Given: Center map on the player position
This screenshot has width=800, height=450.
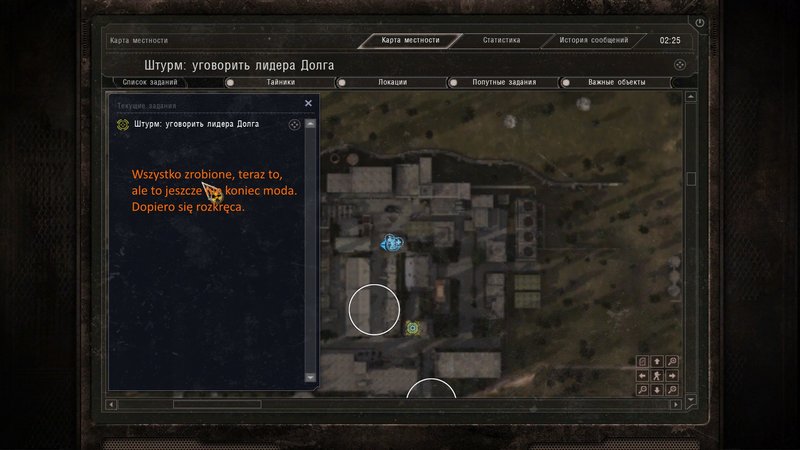Looking at the screenshot, I should [x=657, y=375].
